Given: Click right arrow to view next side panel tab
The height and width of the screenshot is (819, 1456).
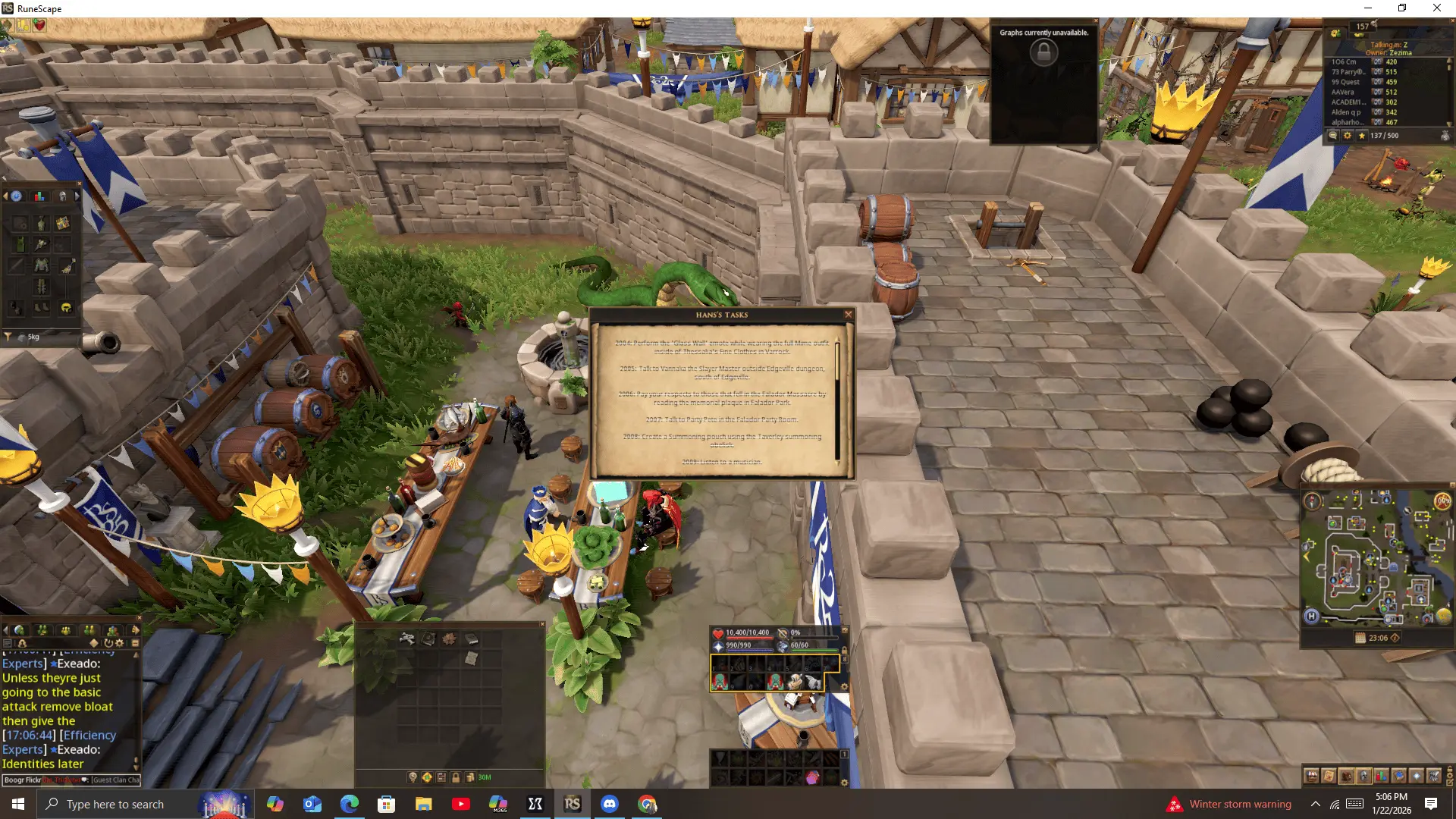Looking at the screenshot, I should (x=77, y=196).
